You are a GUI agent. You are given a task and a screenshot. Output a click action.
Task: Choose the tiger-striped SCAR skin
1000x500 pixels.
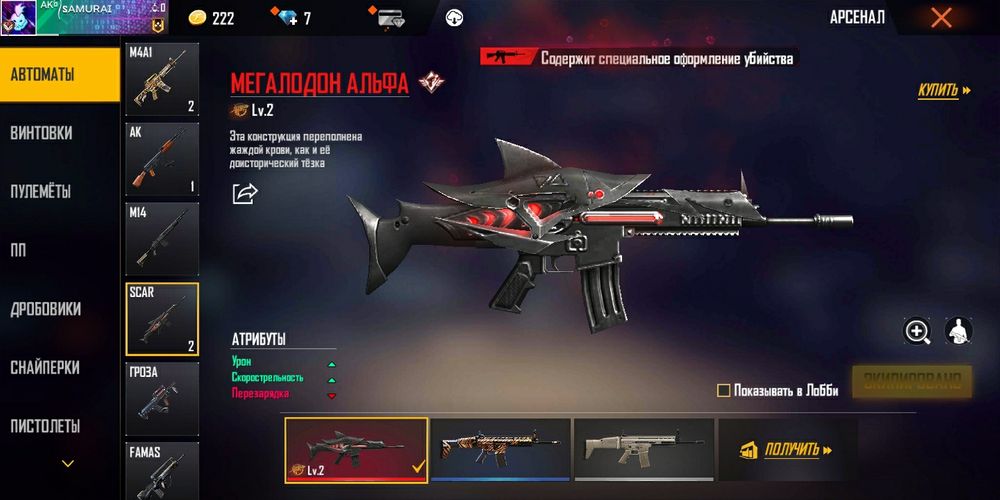pos(500,450)
